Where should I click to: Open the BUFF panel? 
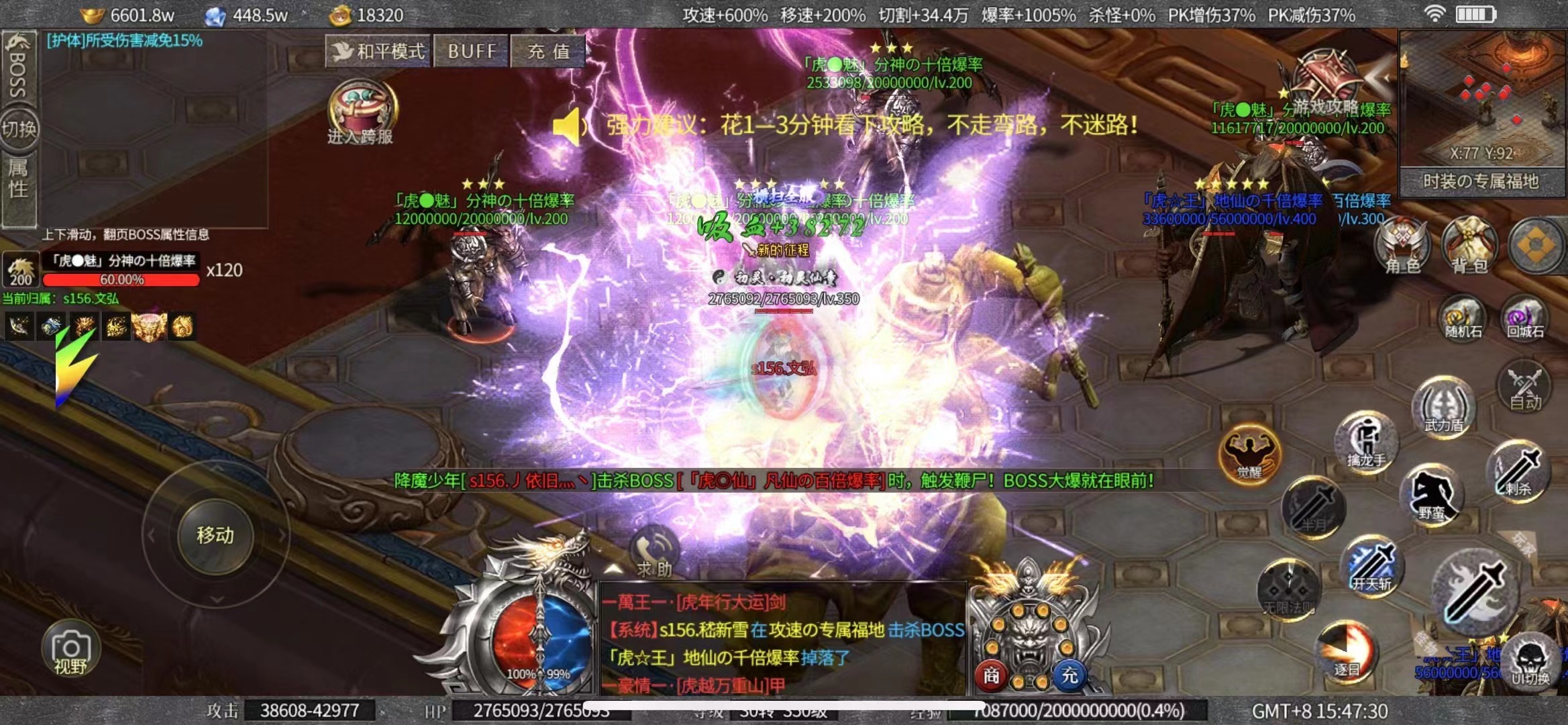click(472, 51)
